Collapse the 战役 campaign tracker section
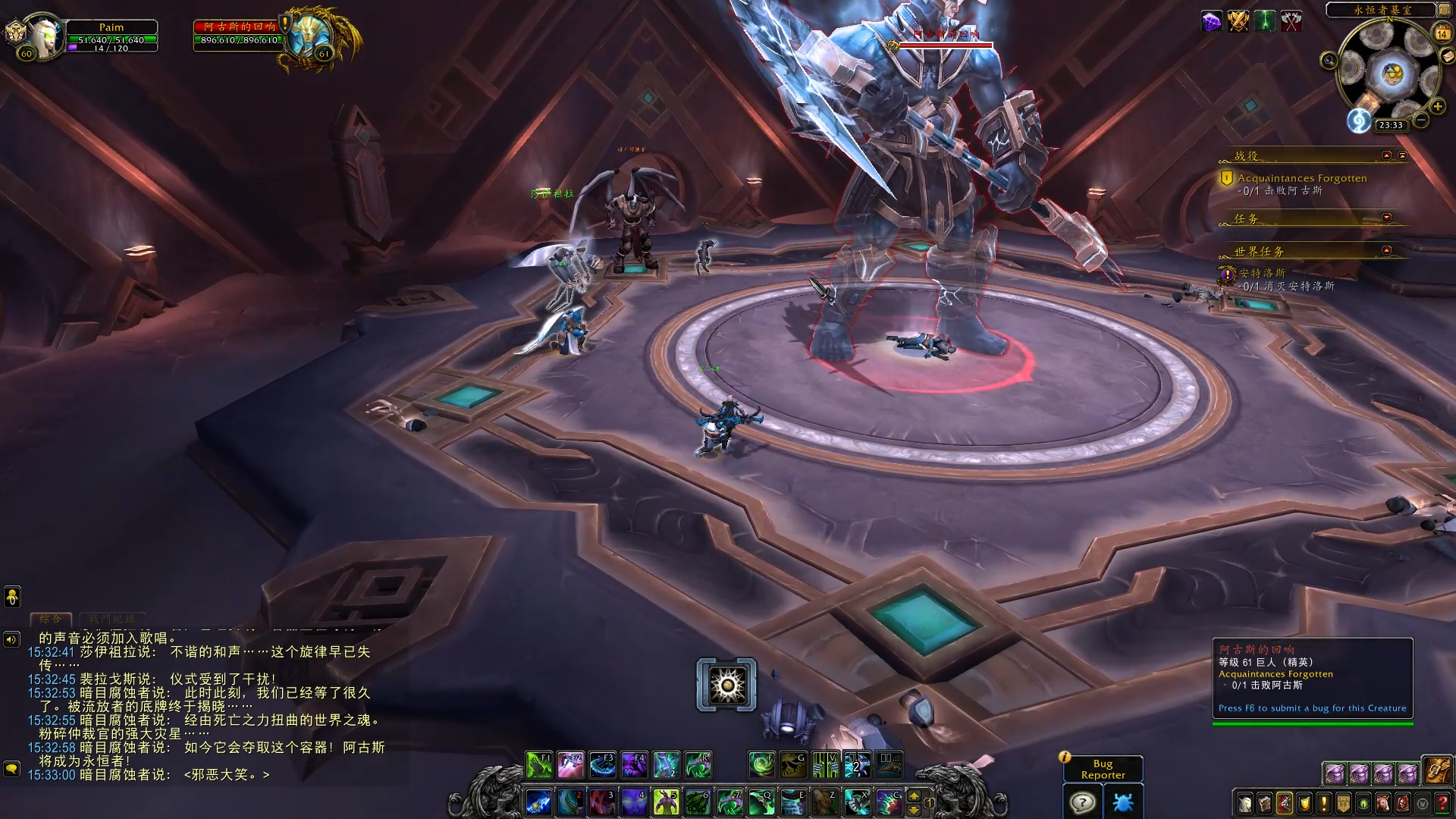Viewport: 1456px width, 819px height. (1386, 155)
